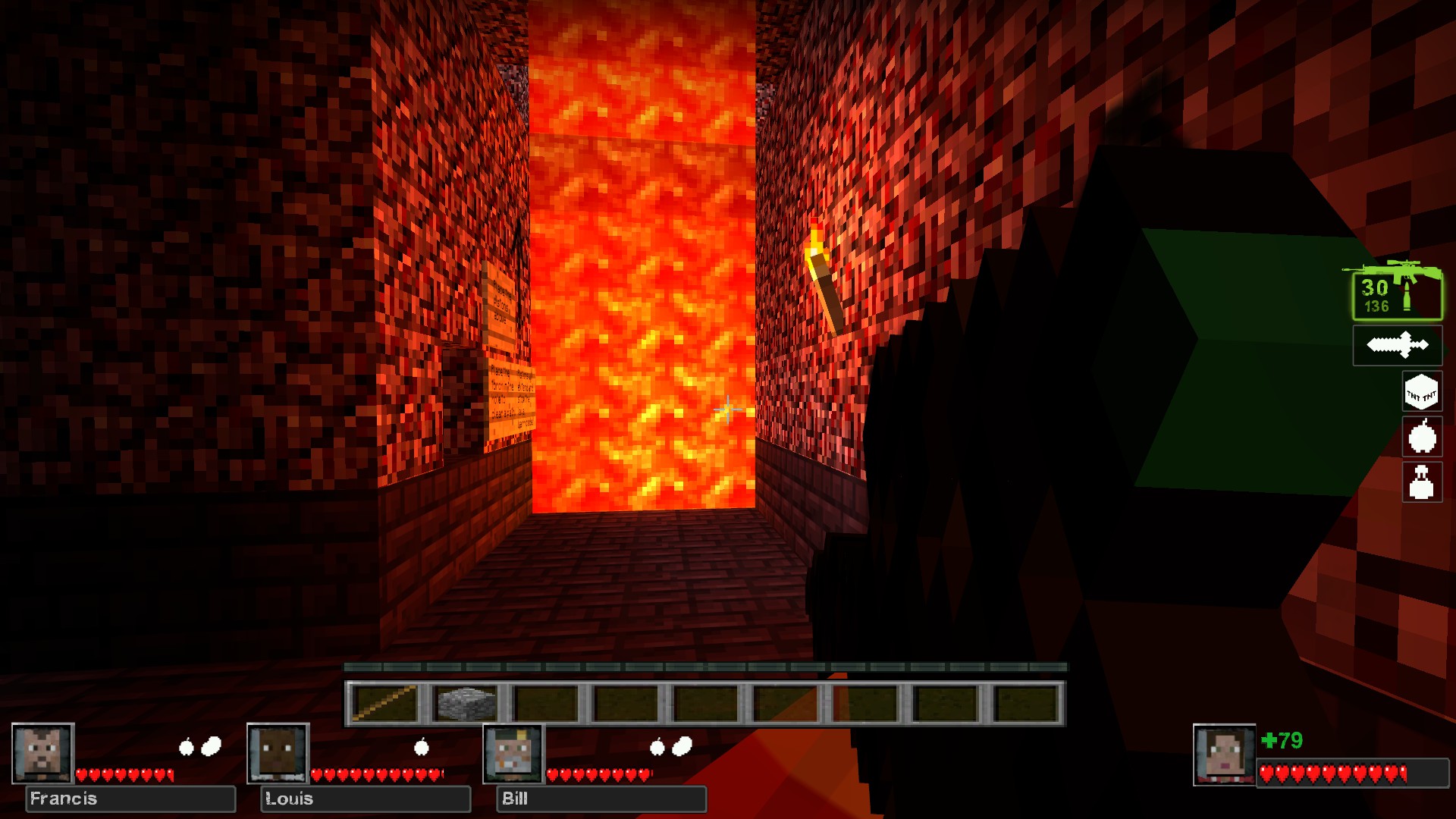Click Francis's teammate portrait
Image resolution: width=1456 pixels, height=819 pixels.
point(43,753)
